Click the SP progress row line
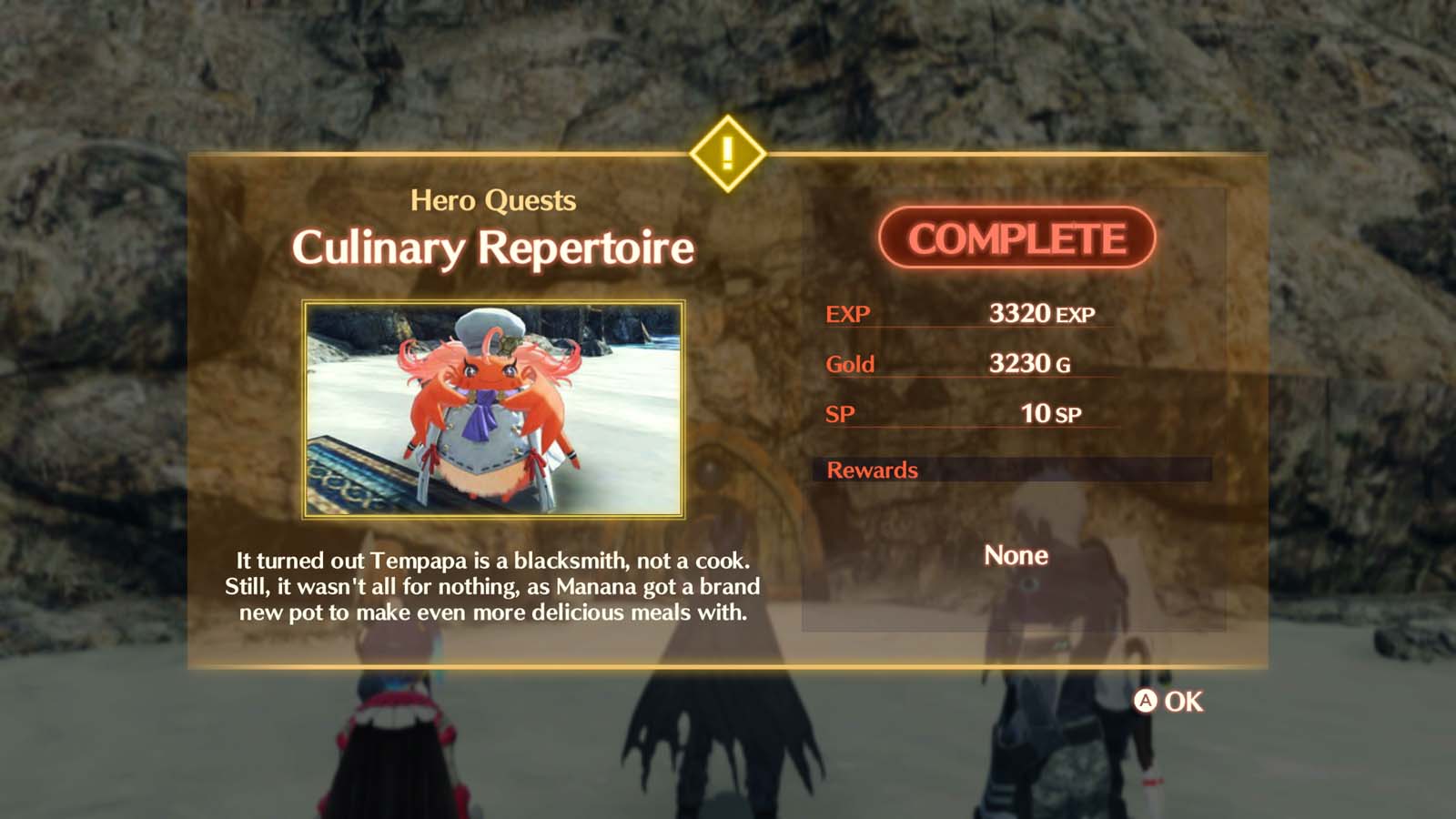This screenshot has height=819, width=1456. click(x=965, y=415)
